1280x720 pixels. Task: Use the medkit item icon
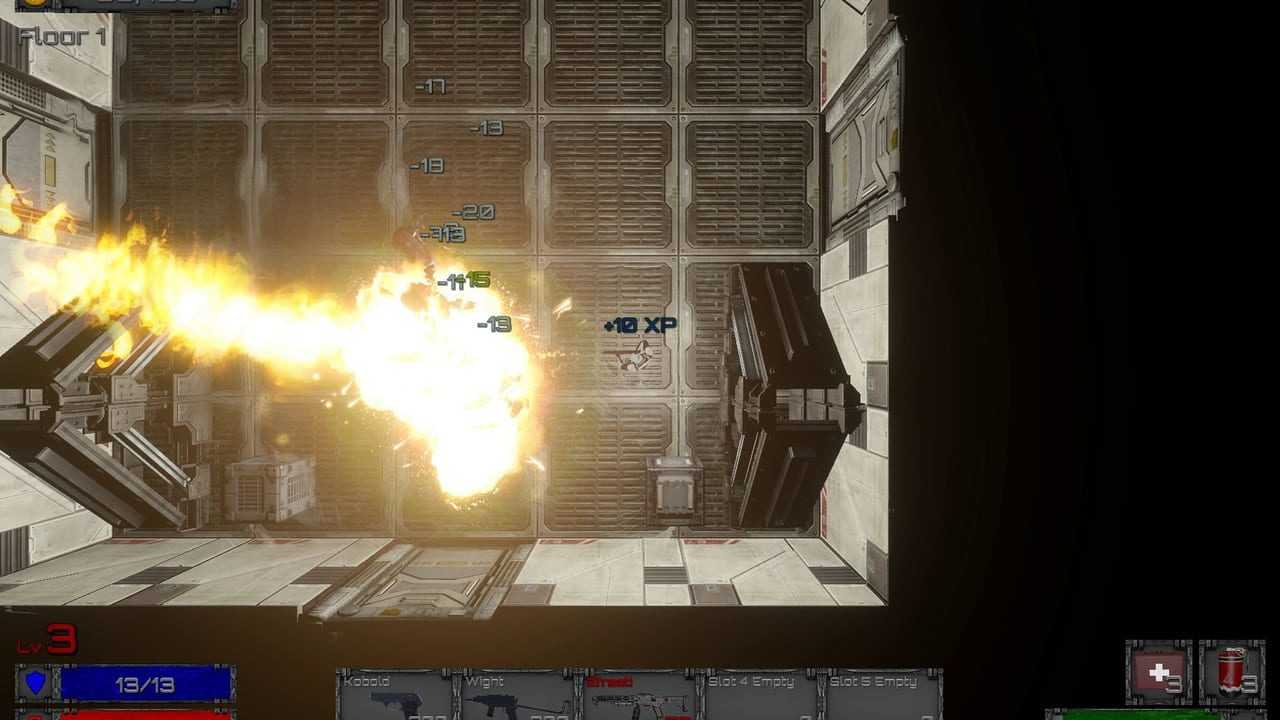[x=1159, y=673]
